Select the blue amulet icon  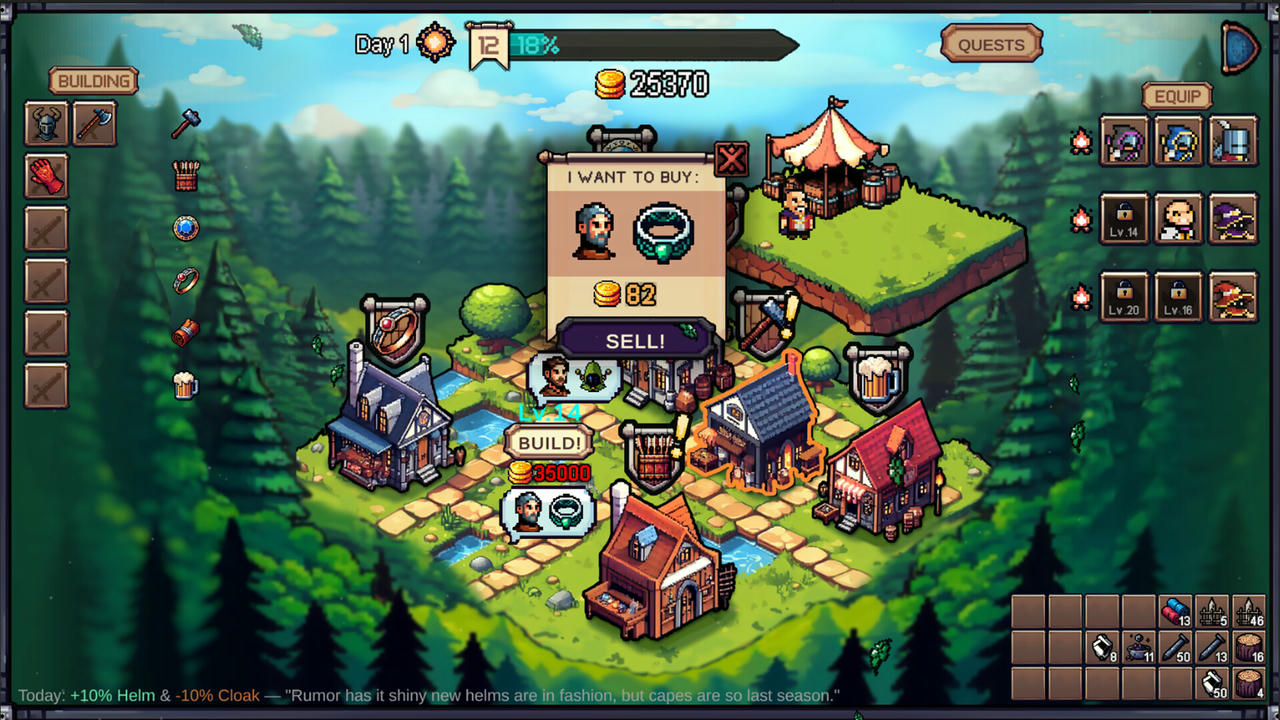point(184,228)
